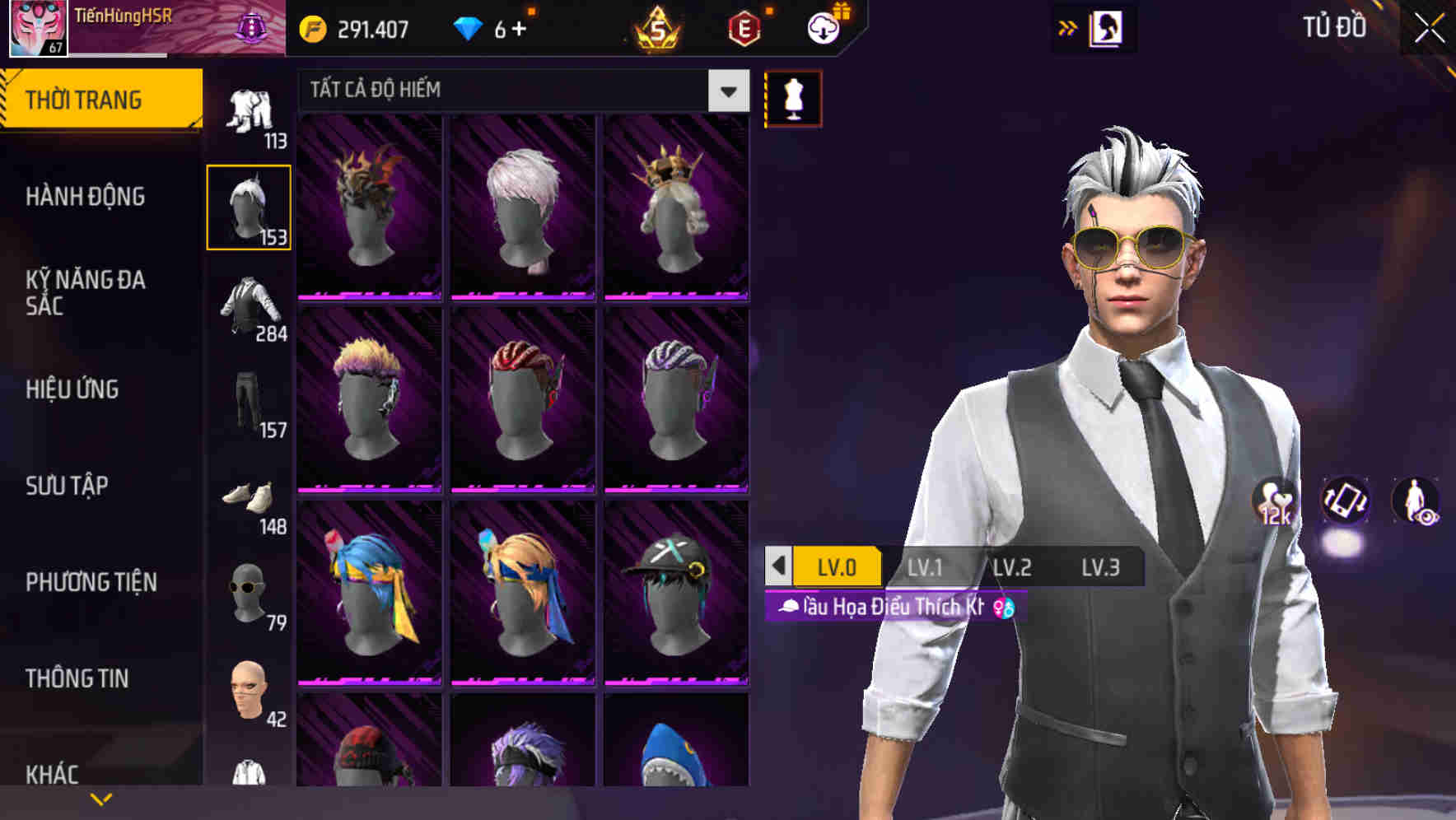
Task: Open the LV.2 tab
Action: [x=1014, y=566]
